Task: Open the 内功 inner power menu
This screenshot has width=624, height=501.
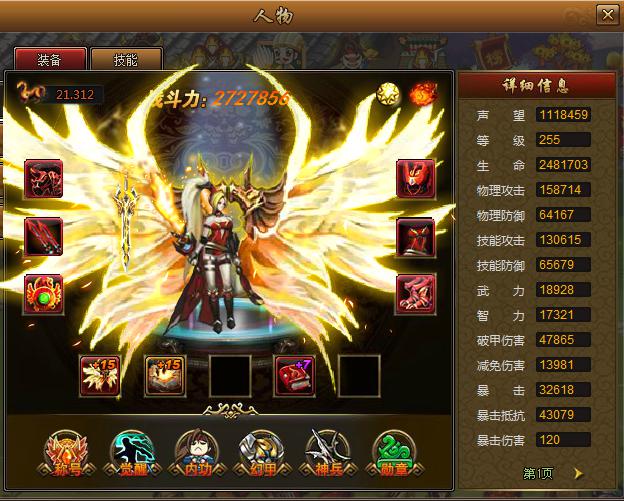Action: [194, 455]
